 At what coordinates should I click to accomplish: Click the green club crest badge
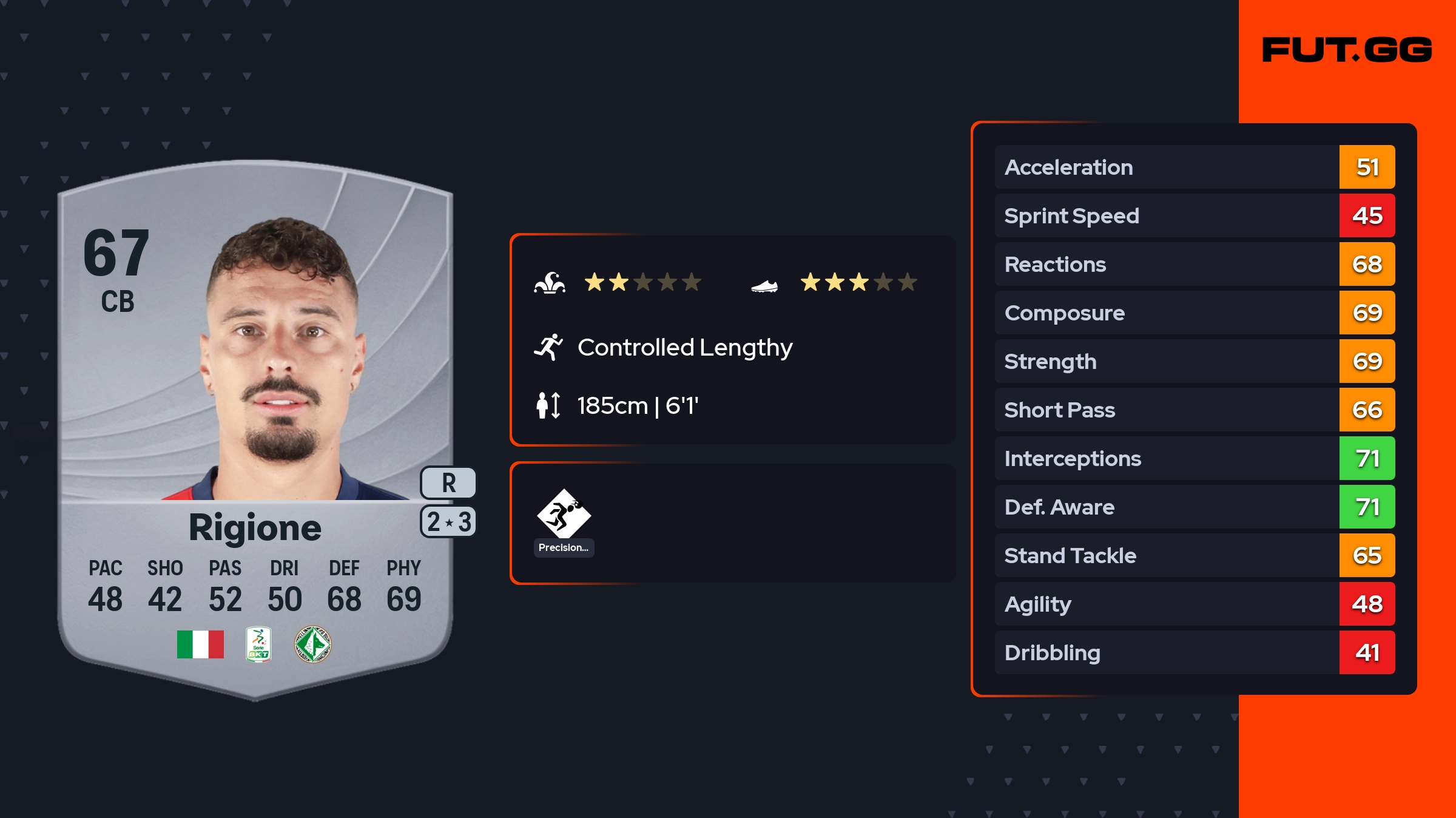point(312,644)
